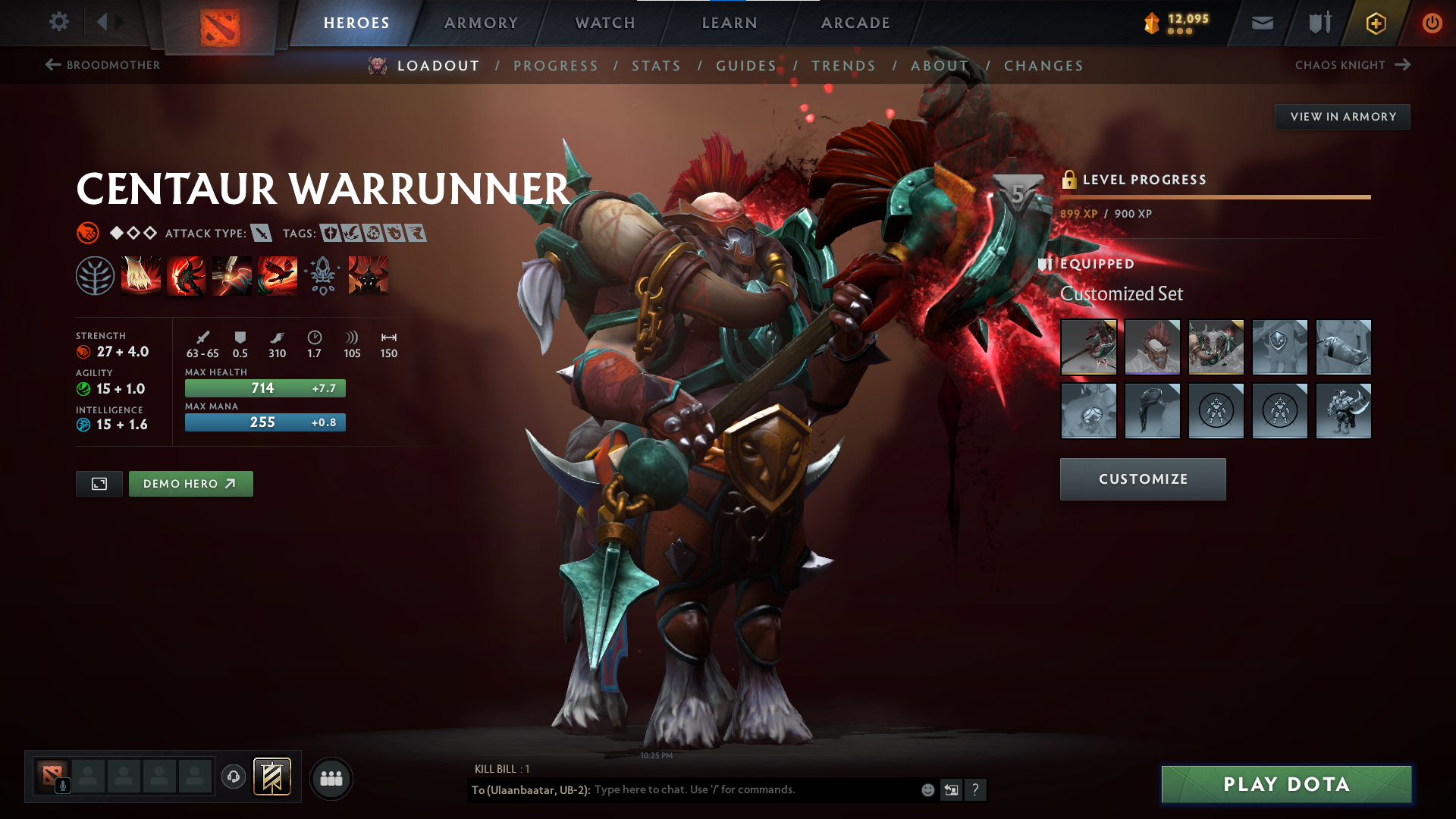The image size is (1456, 819).
Task: Open the friends list icon
Action: (331, 777)
